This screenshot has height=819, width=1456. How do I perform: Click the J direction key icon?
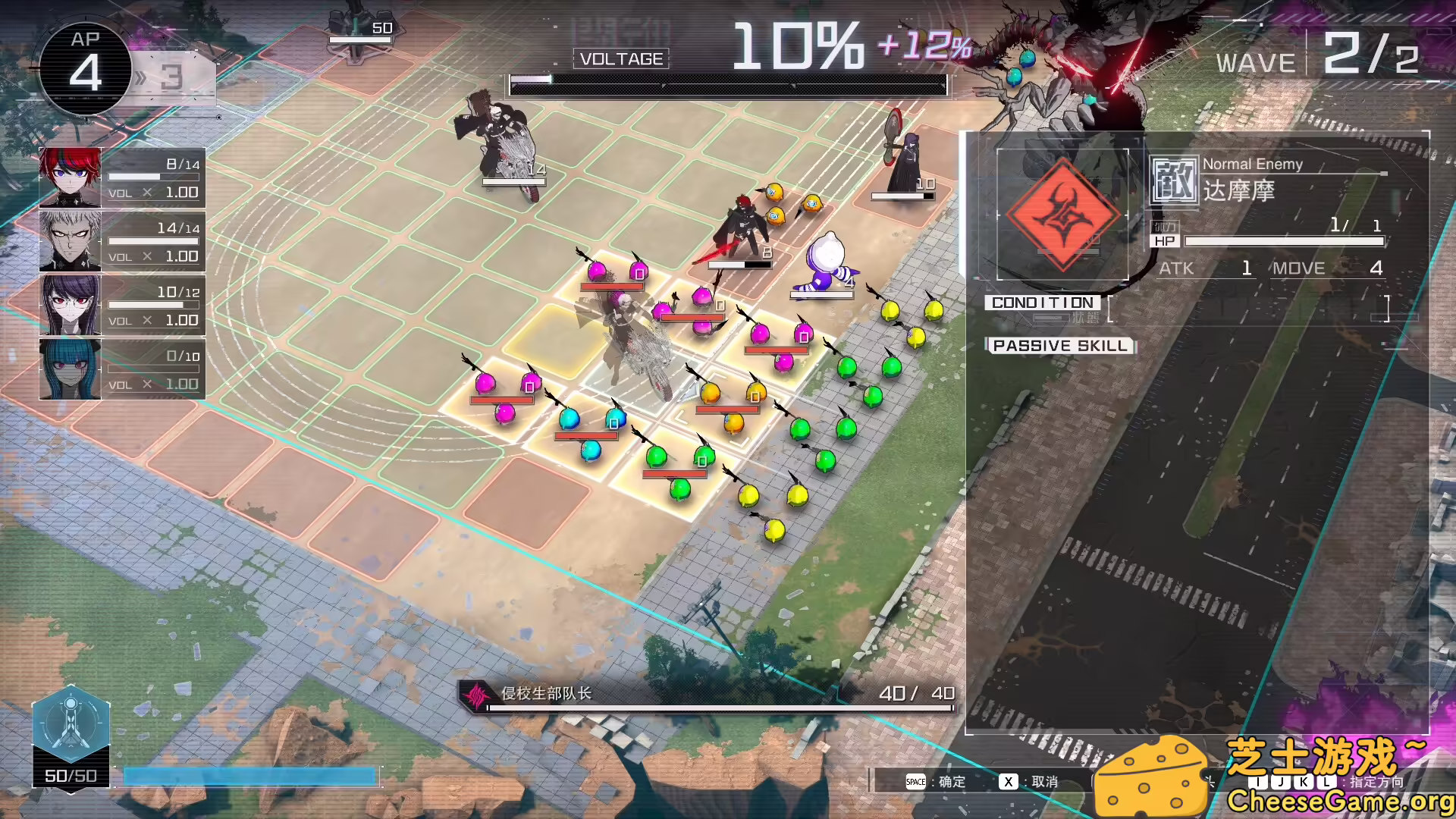[x=1282, y=782]
